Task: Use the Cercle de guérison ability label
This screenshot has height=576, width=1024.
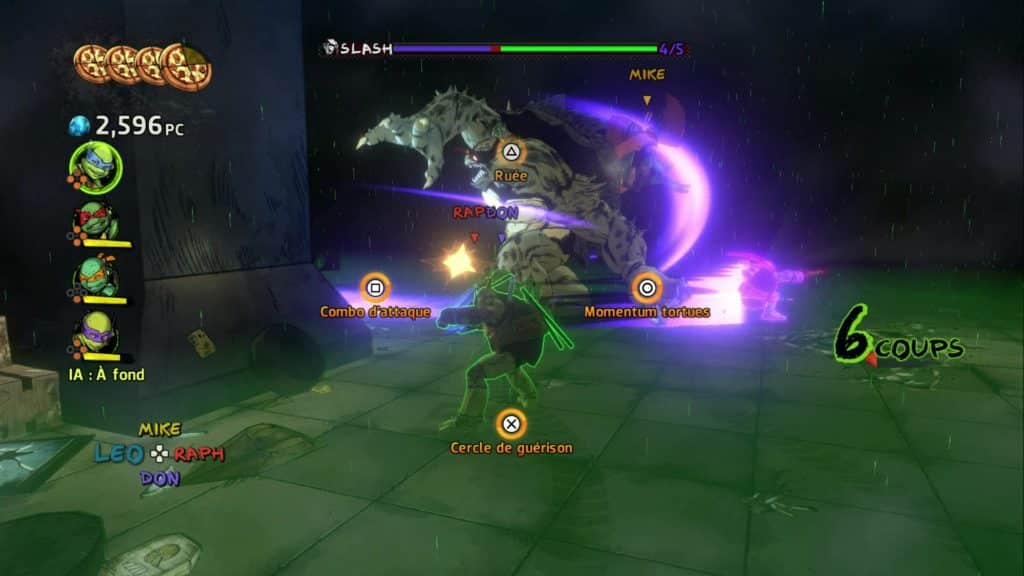Action: 511,448
